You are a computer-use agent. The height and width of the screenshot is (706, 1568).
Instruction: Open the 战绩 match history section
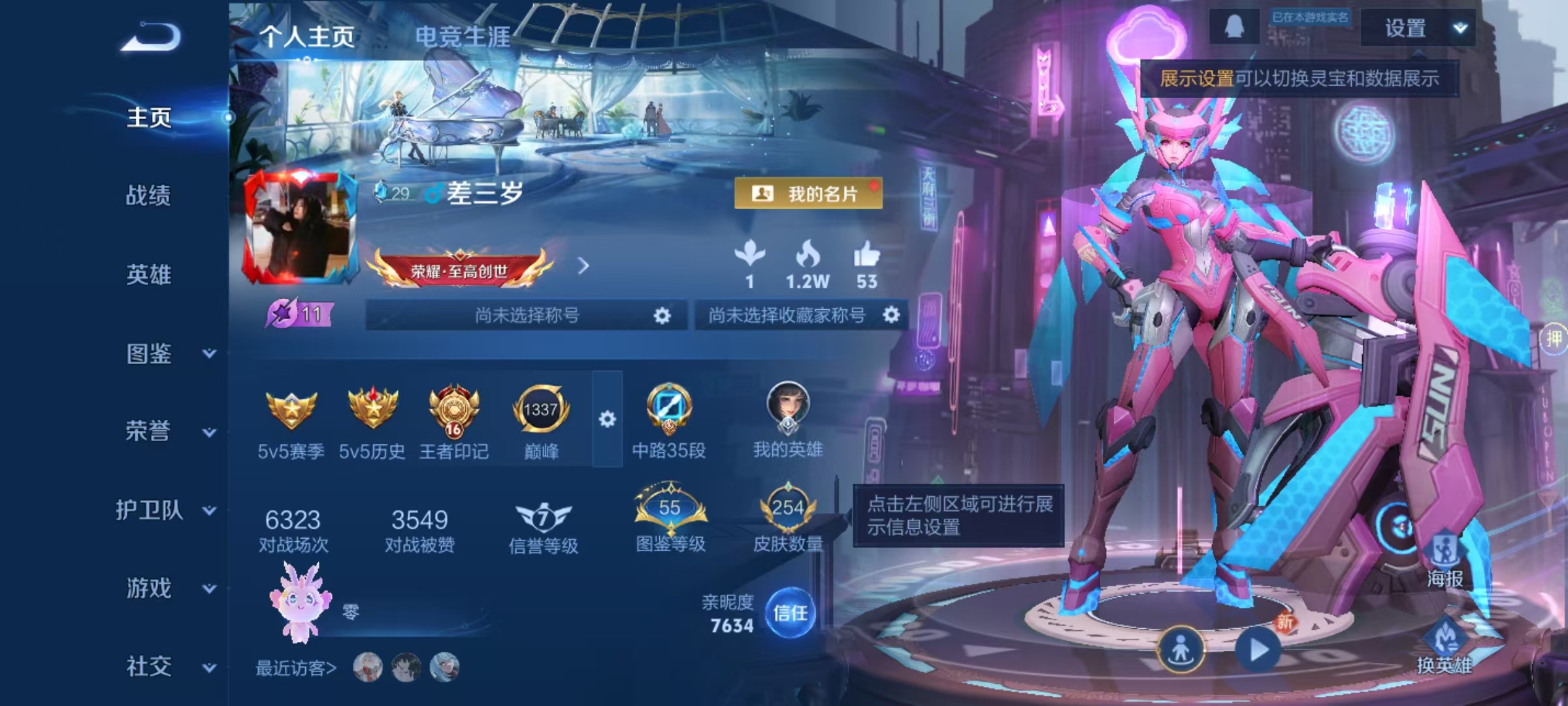click(148, 195)
